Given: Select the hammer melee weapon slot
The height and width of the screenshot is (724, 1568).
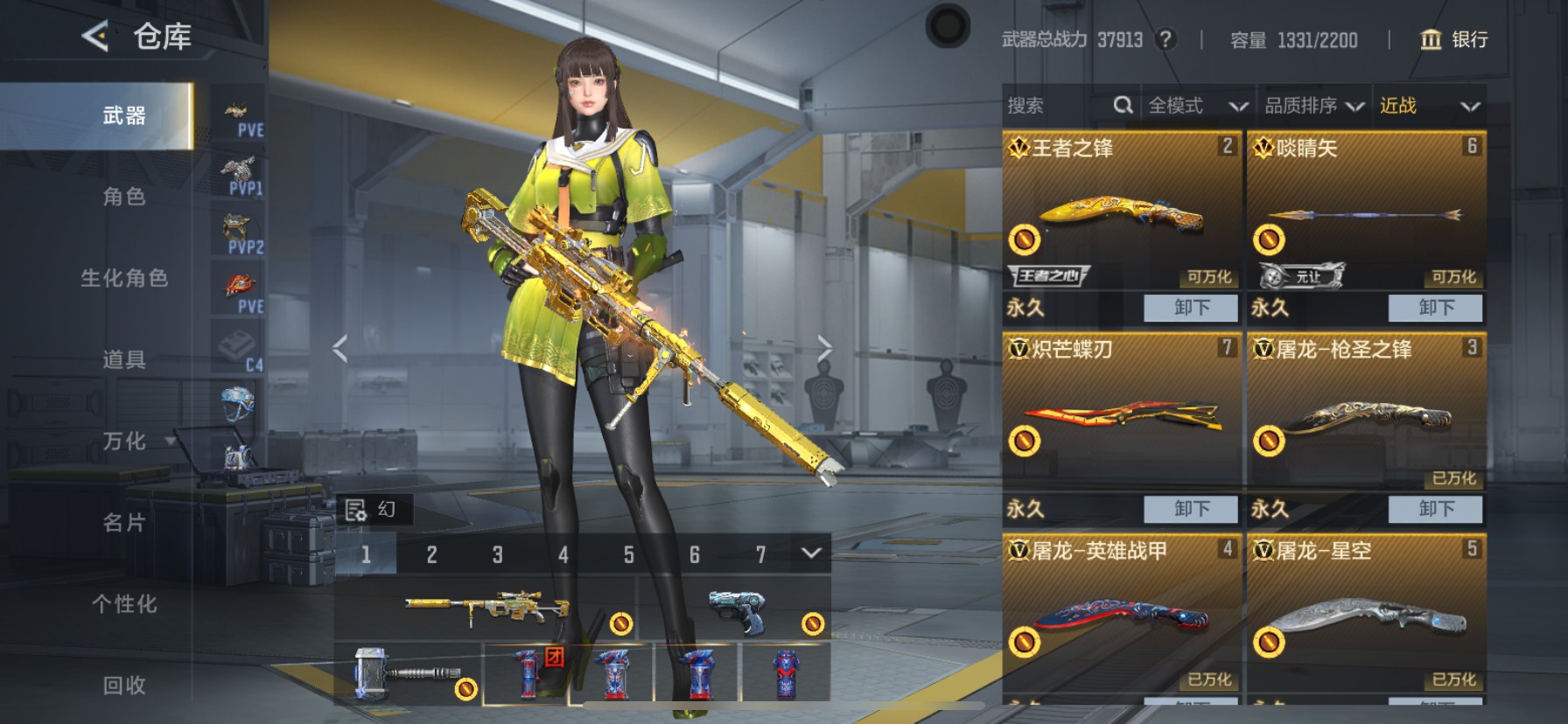Looking at the screenshot, I should pos(407,674).
